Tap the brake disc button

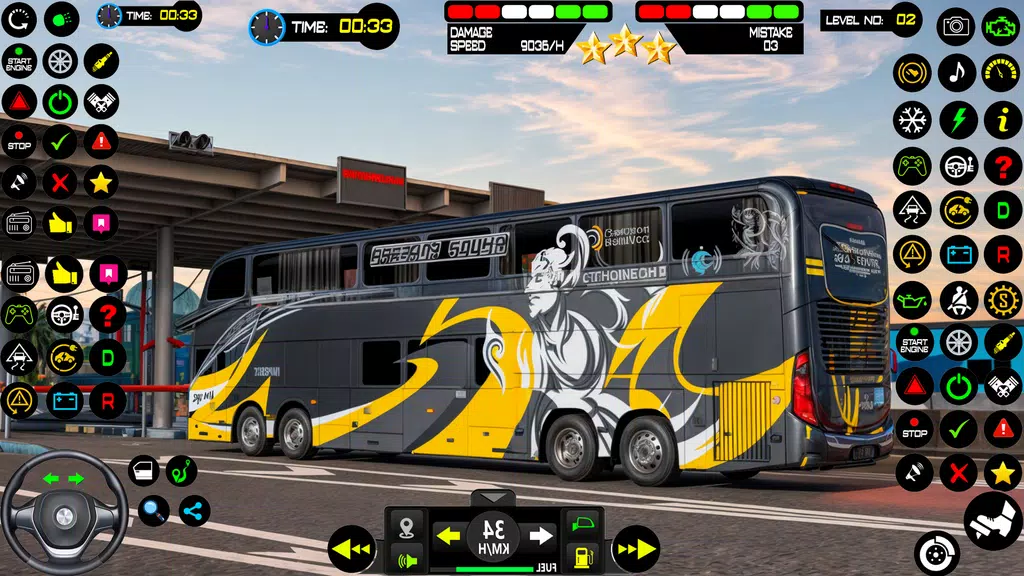pyautogui.click(x=937, y=553)
